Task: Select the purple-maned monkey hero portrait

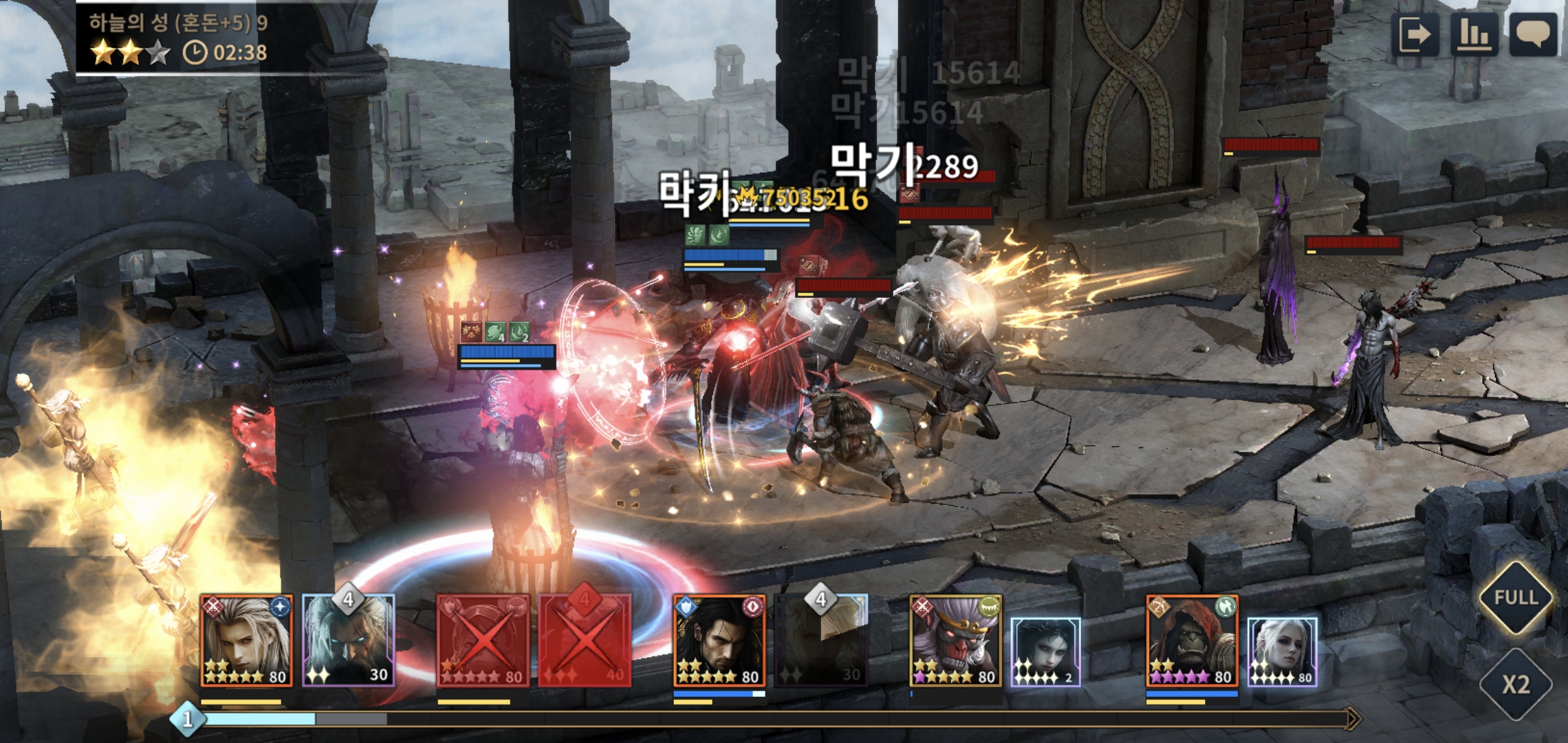Action: (x=956, y=640)
